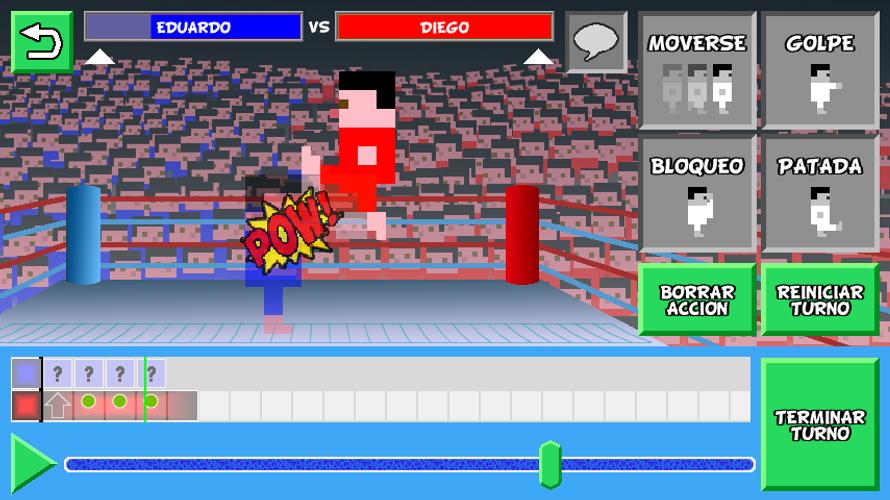The height and width of the screenshot is (500, 890).
Task: Choose the Patada kick action
Action: point(820,193)
